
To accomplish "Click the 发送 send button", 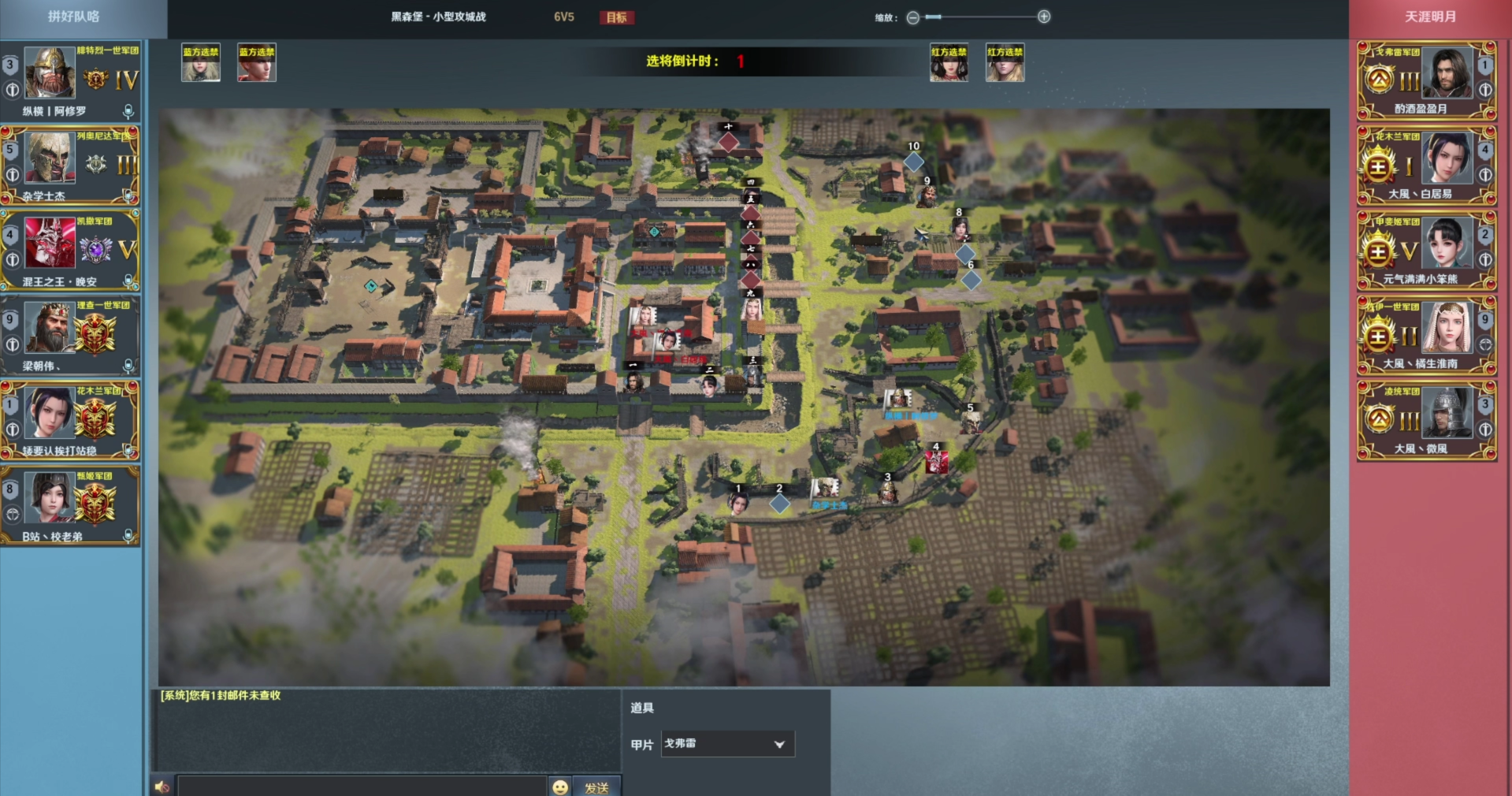I will [x=596, y=787].
